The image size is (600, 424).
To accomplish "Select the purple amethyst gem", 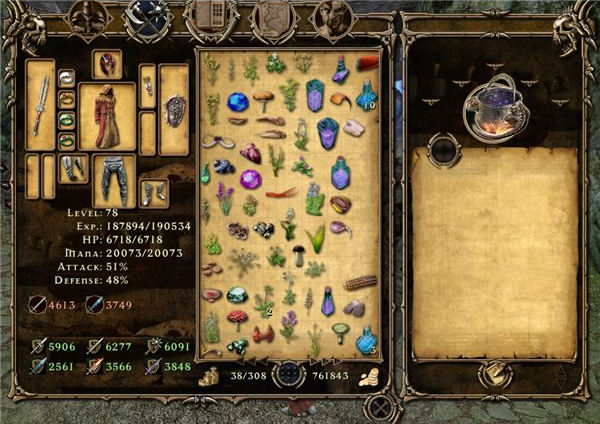I will (x=250, y=180).
